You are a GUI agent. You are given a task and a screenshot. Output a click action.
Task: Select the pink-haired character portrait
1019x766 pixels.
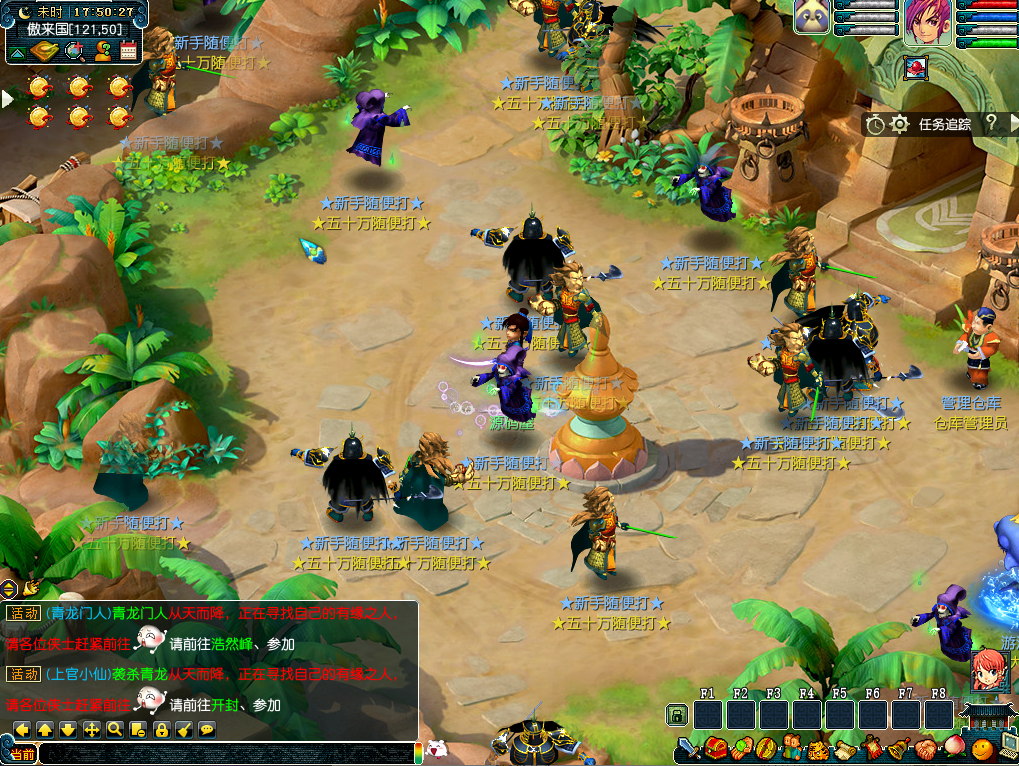click(x=927, y=22)
